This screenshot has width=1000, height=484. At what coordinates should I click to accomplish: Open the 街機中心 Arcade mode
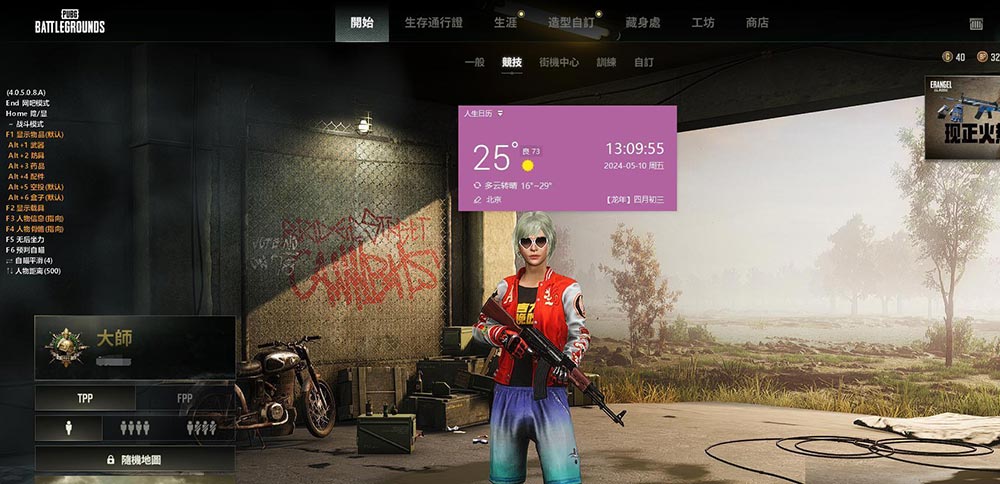[x=559, y=62]
